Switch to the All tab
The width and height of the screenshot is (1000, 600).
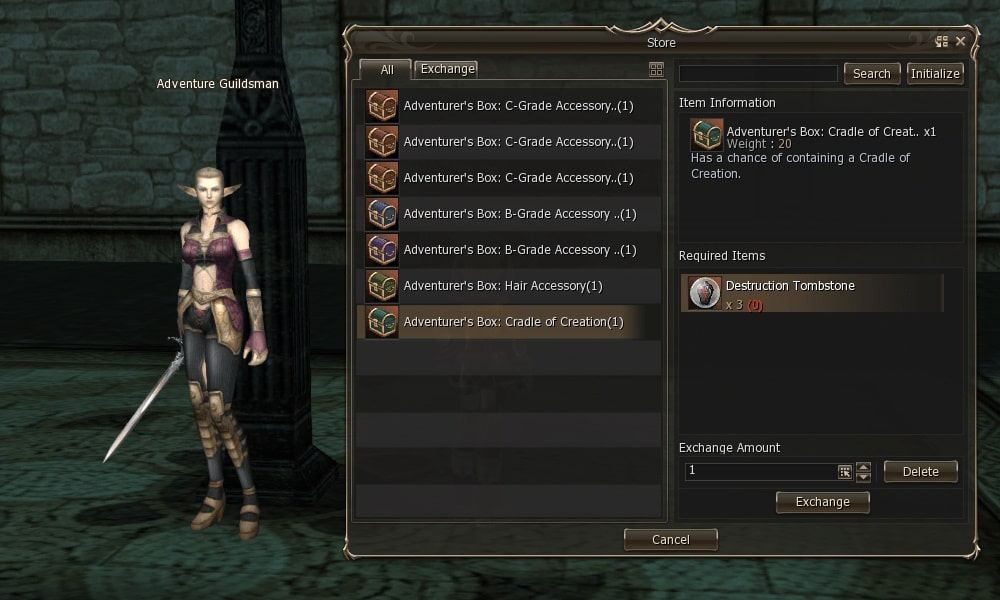pyautogui.click(x=386, y=70)
